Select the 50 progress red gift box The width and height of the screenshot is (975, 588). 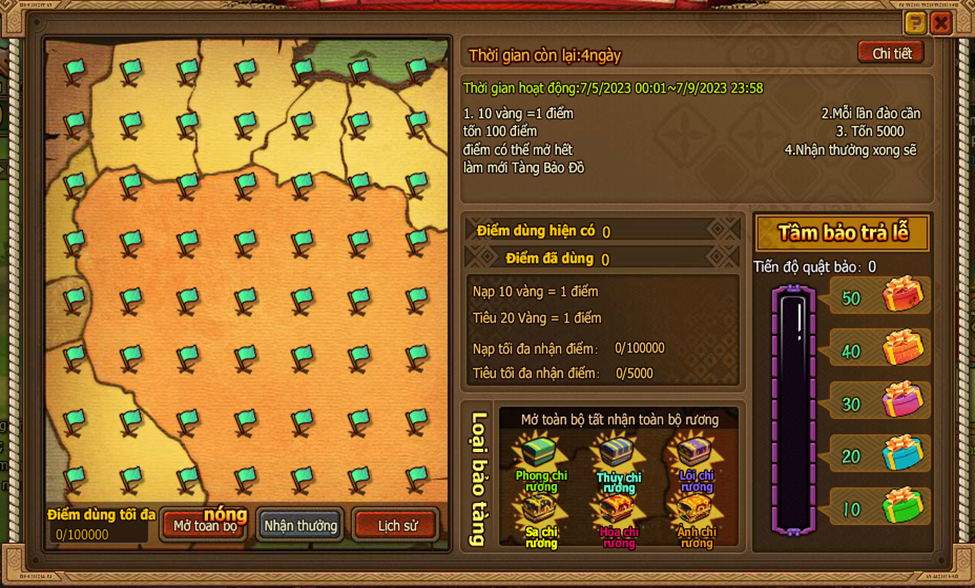point(902,296)
